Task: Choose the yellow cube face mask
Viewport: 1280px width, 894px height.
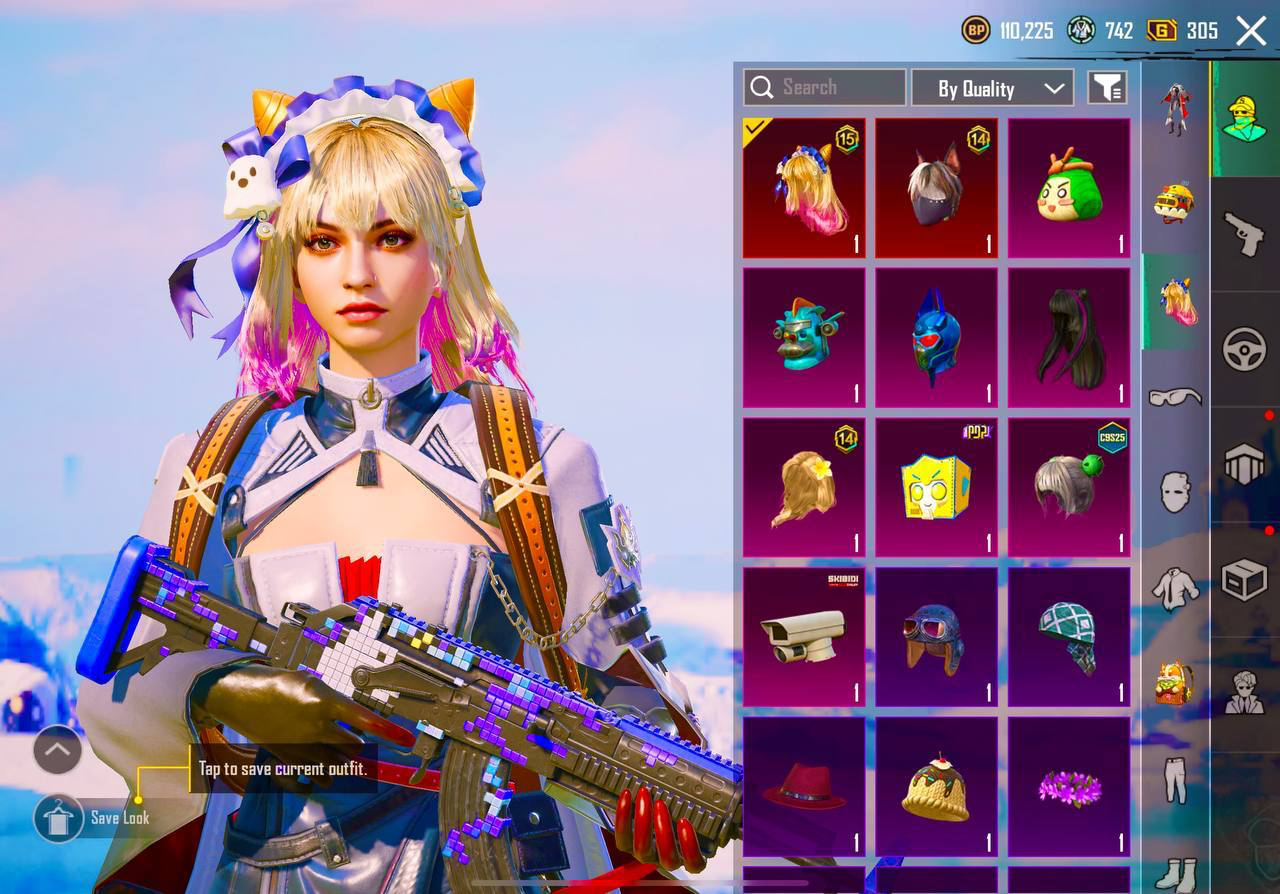Action: point(936,487)
